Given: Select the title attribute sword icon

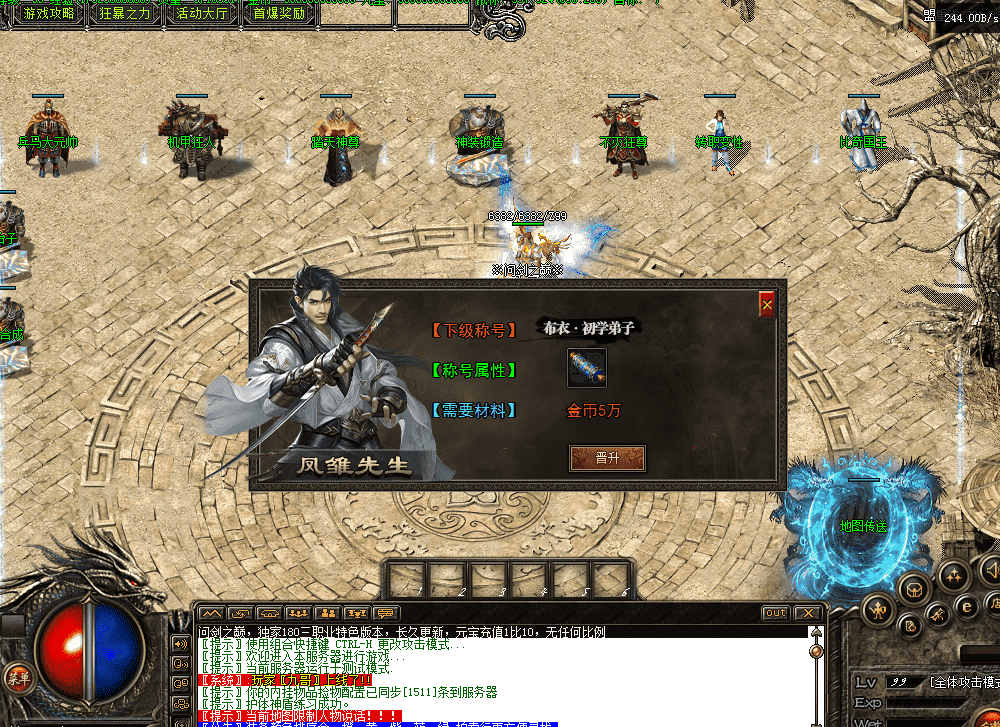Looking at the screenshot, I should coord(587,368).
